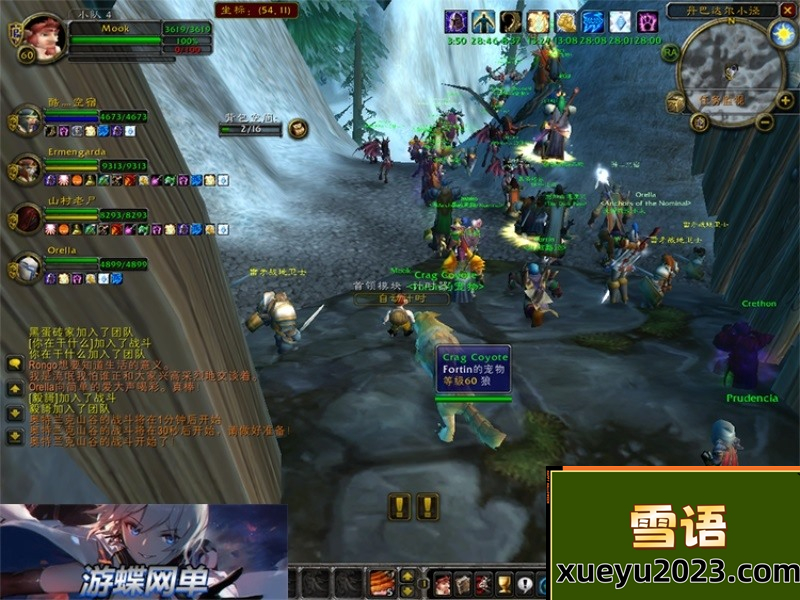
Task: Close the minimap with the red X
Action: click(787, 11)
